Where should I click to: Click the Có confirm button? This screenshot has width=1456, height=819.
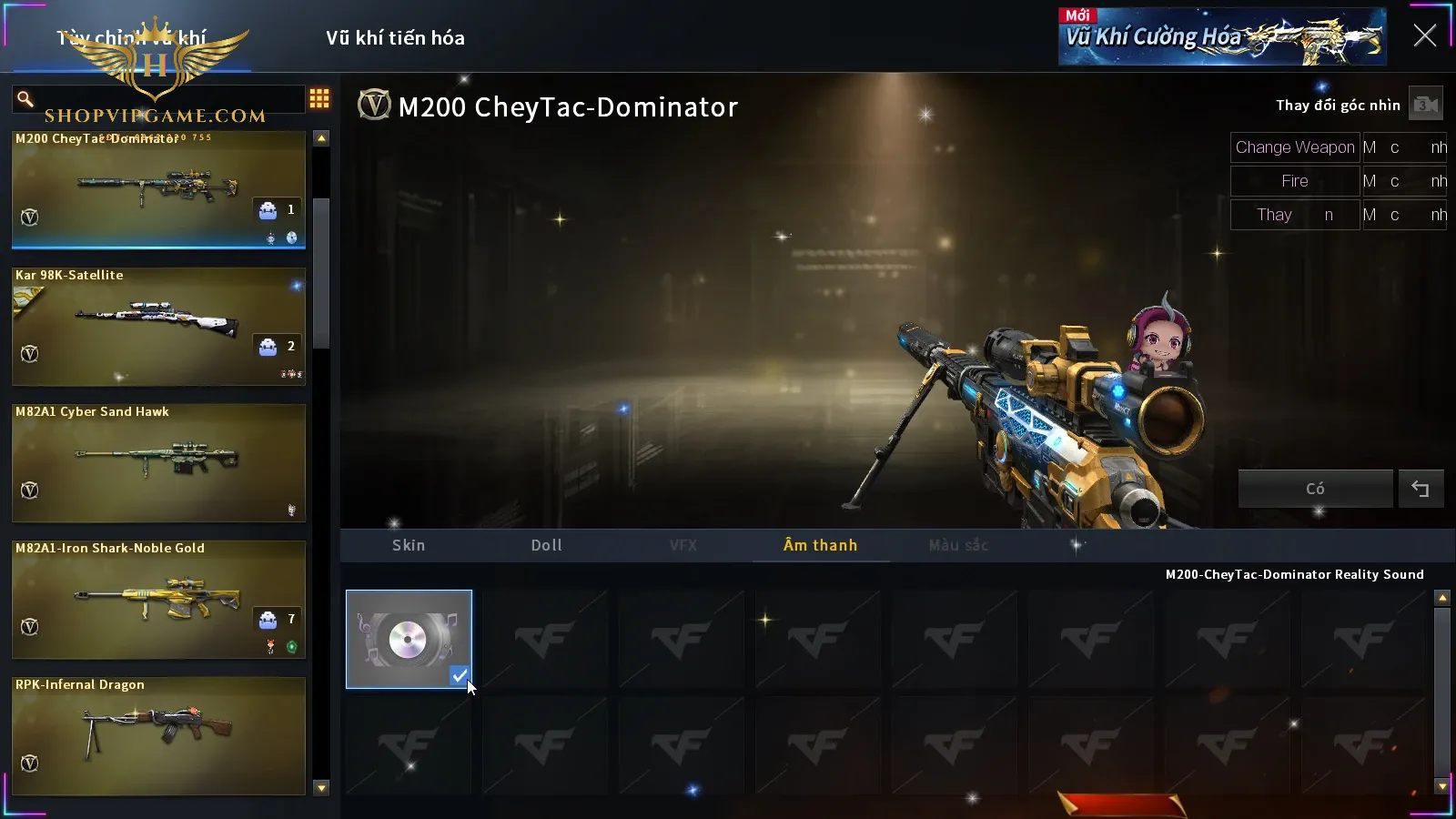(x=1315, y=489)
